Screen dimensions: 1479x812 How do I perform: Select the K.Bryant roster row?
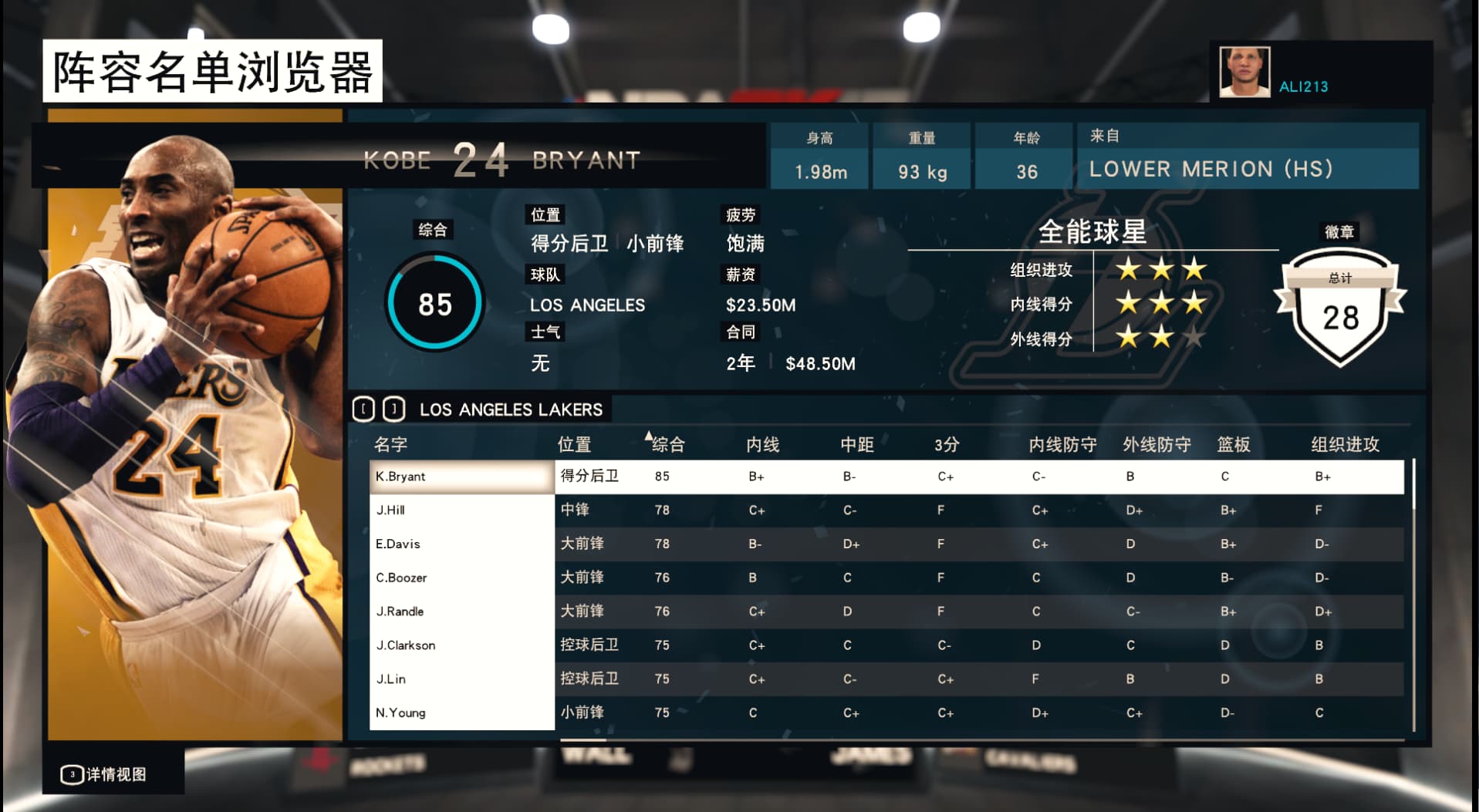[x=461, y=477]
